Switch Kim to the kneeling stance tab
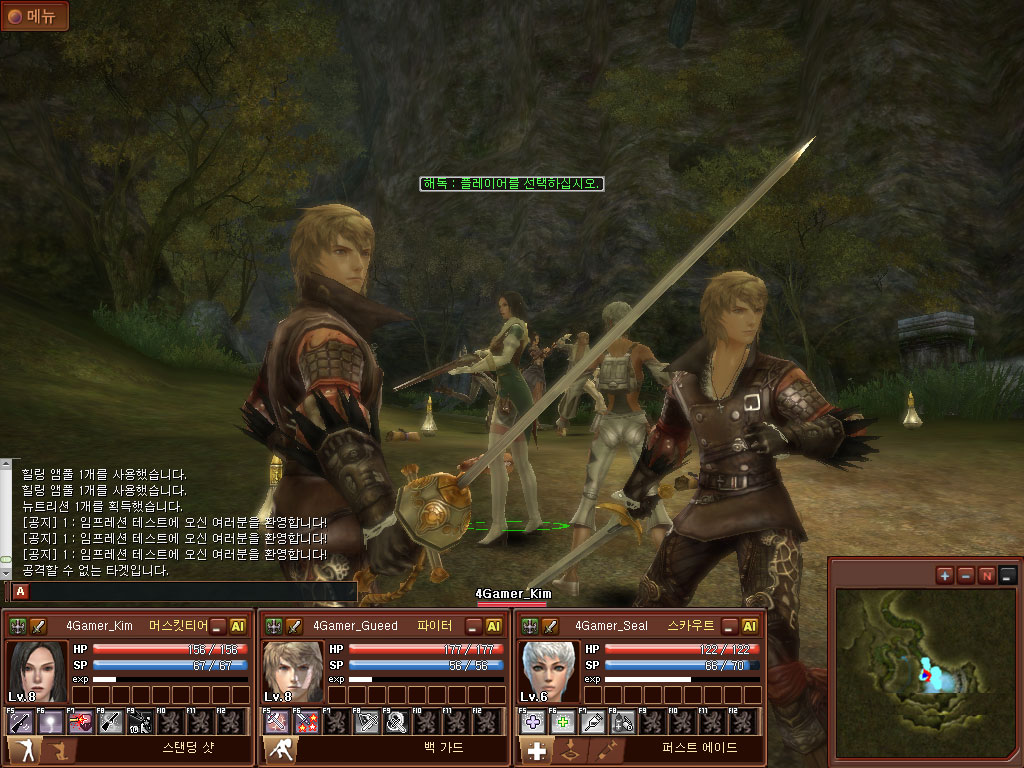1024x768 pixels. [60, 751]
